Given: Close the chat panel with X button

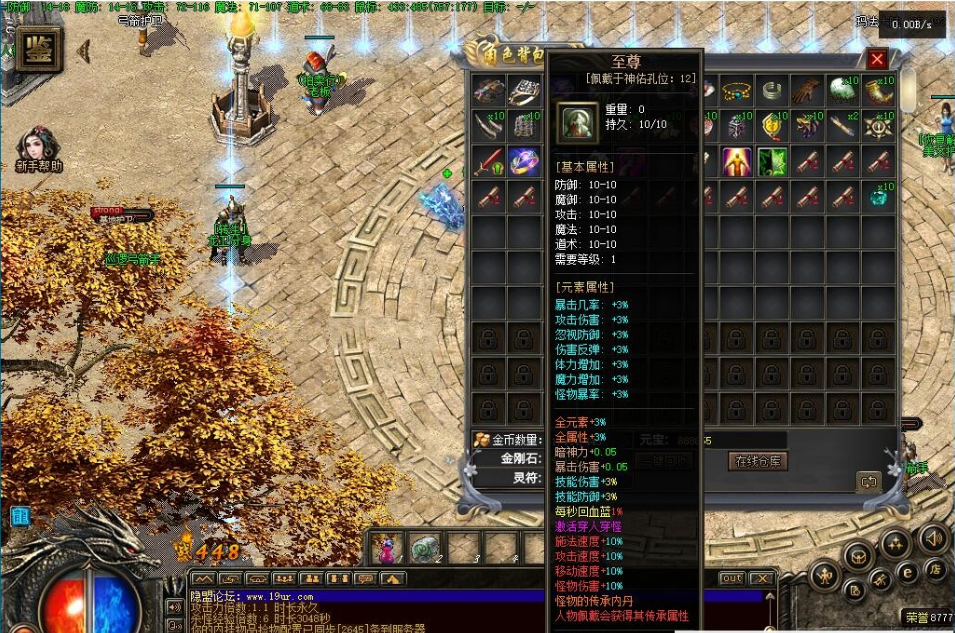Looking at the screenshot, I should click(761, 578).
